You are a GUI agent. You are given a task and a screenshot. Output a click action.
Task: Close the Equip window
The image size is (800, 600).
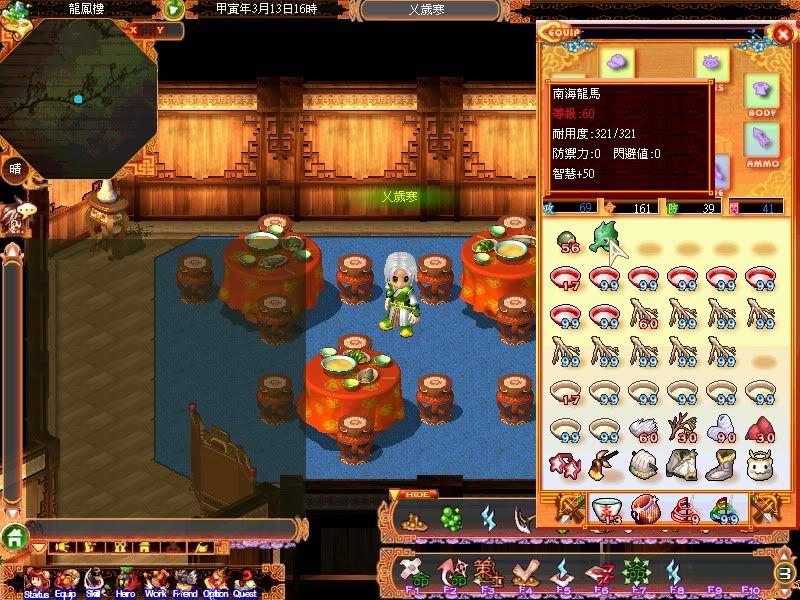click(782, 33)
